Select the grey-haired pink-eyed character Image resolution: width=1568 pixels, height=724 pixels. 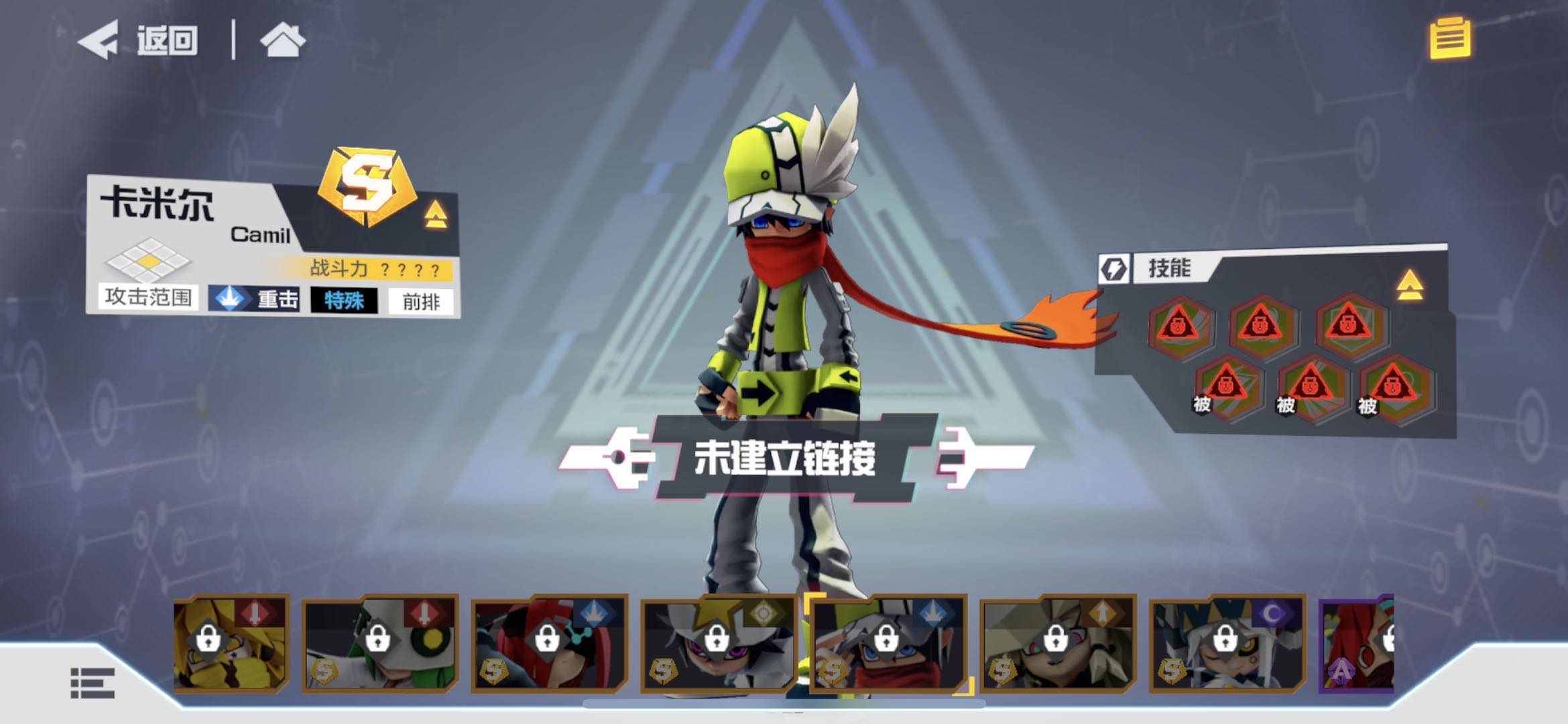click(718, 644)
